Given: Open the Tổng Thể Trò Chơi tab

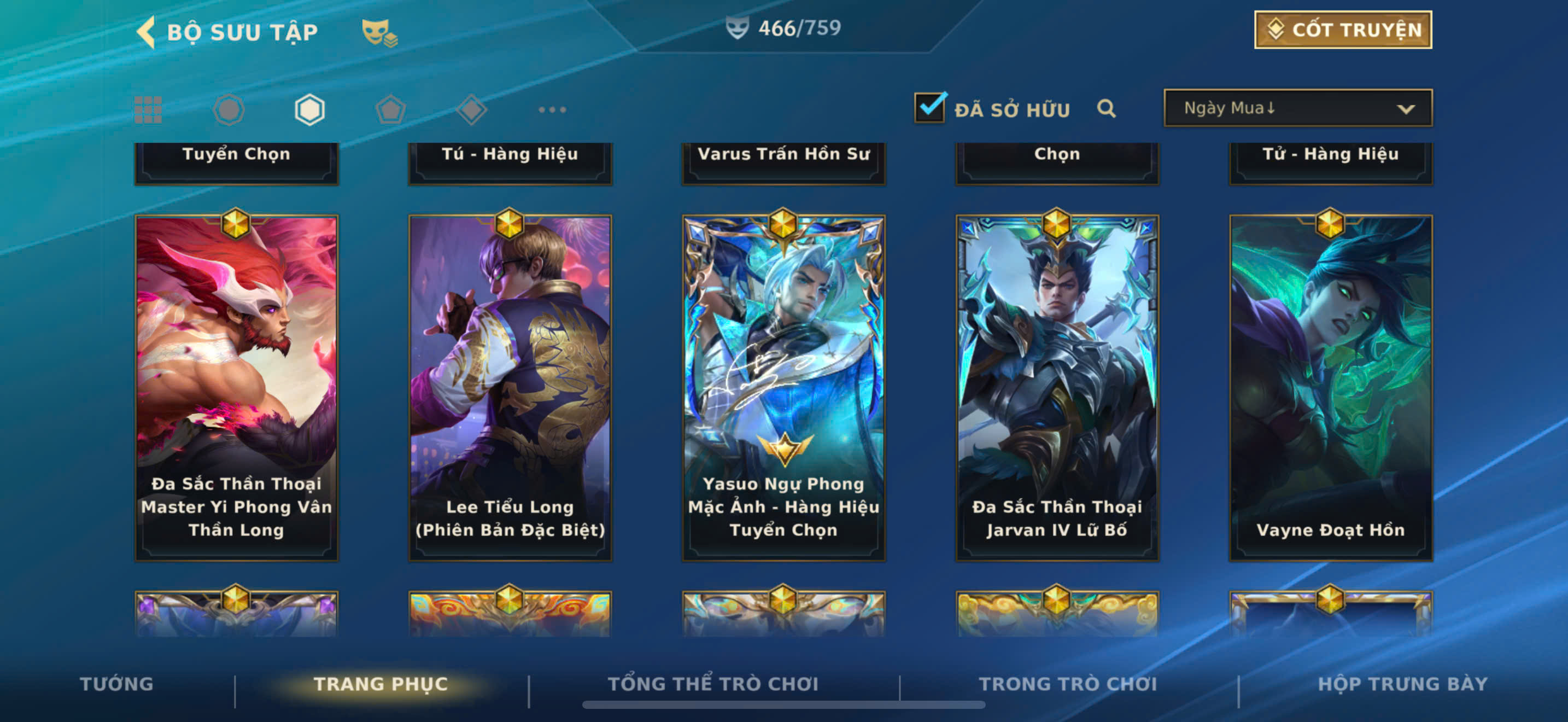Looking at the screenshot, I should click(713, 684).
